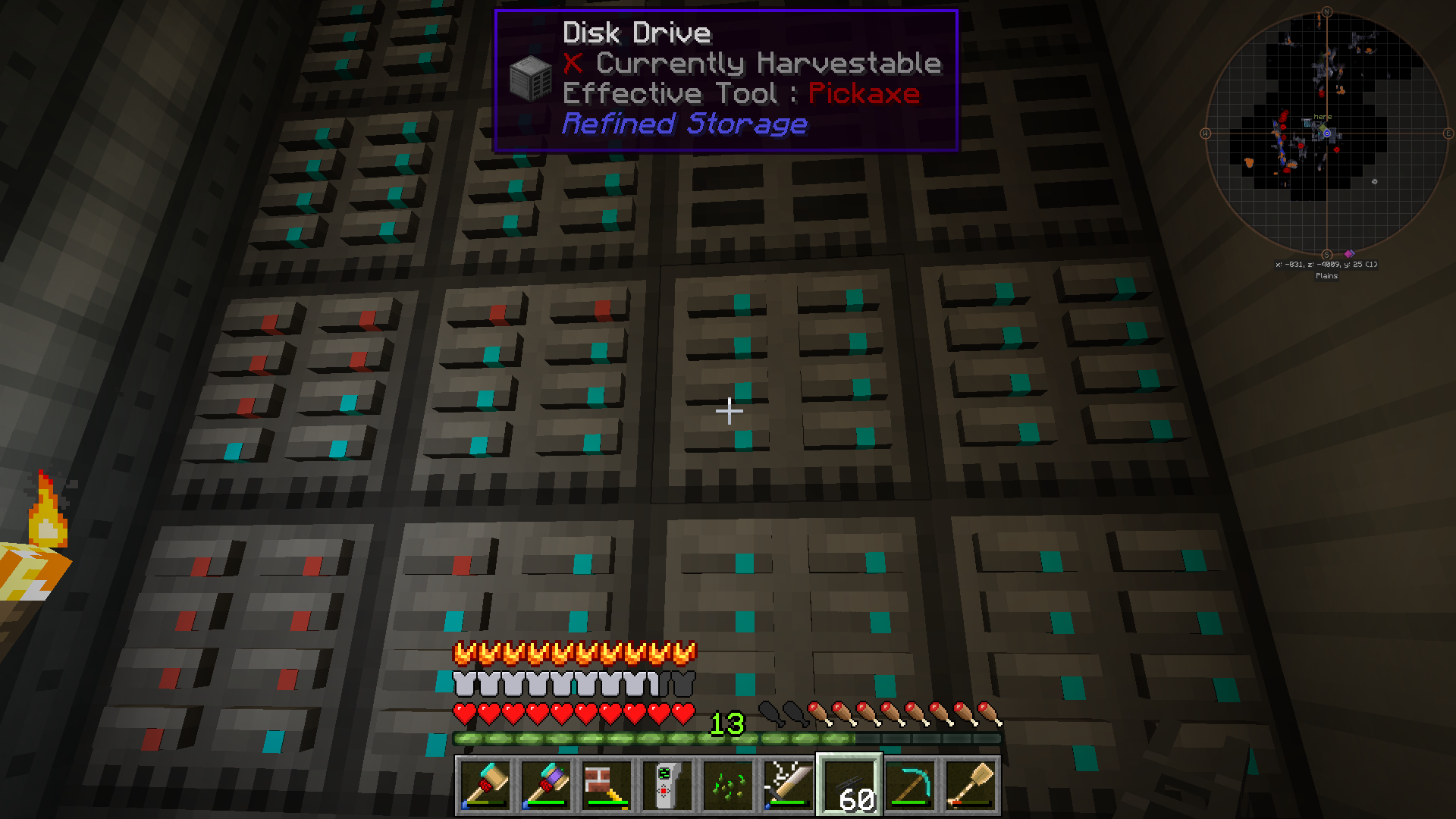Viewport: 1456px width, 819px height.
Task: Toggle the red X 'Currently Harvestable' indicator
Action: [x=574, y=64]
